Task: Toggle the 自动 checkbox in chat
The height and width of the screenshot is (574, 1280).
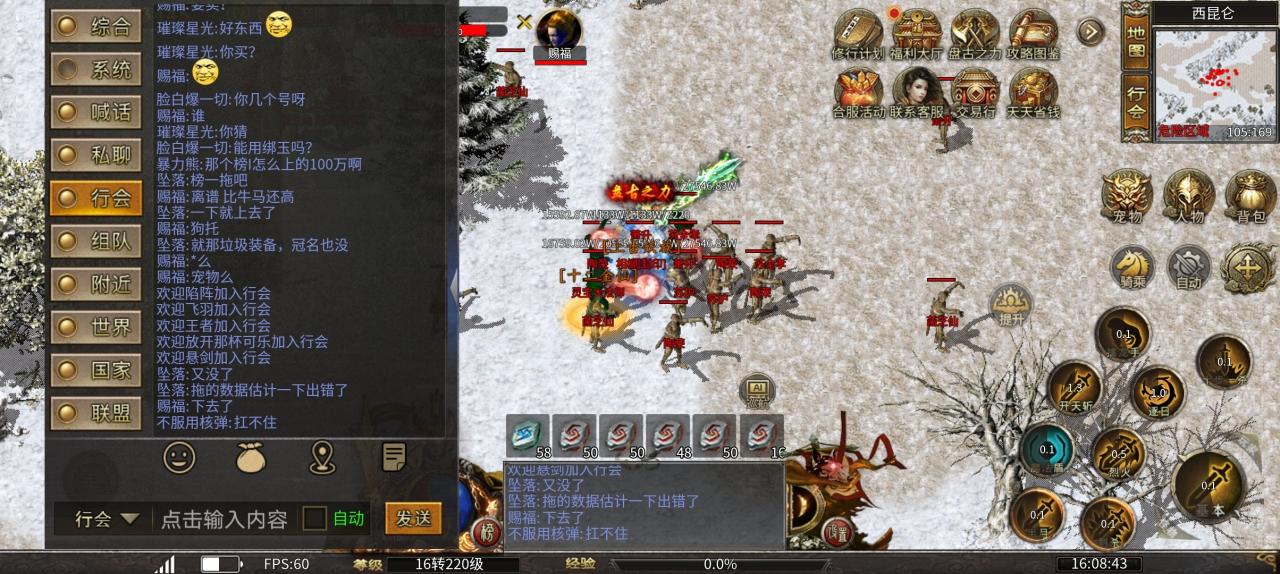Action: click(315, 518)
